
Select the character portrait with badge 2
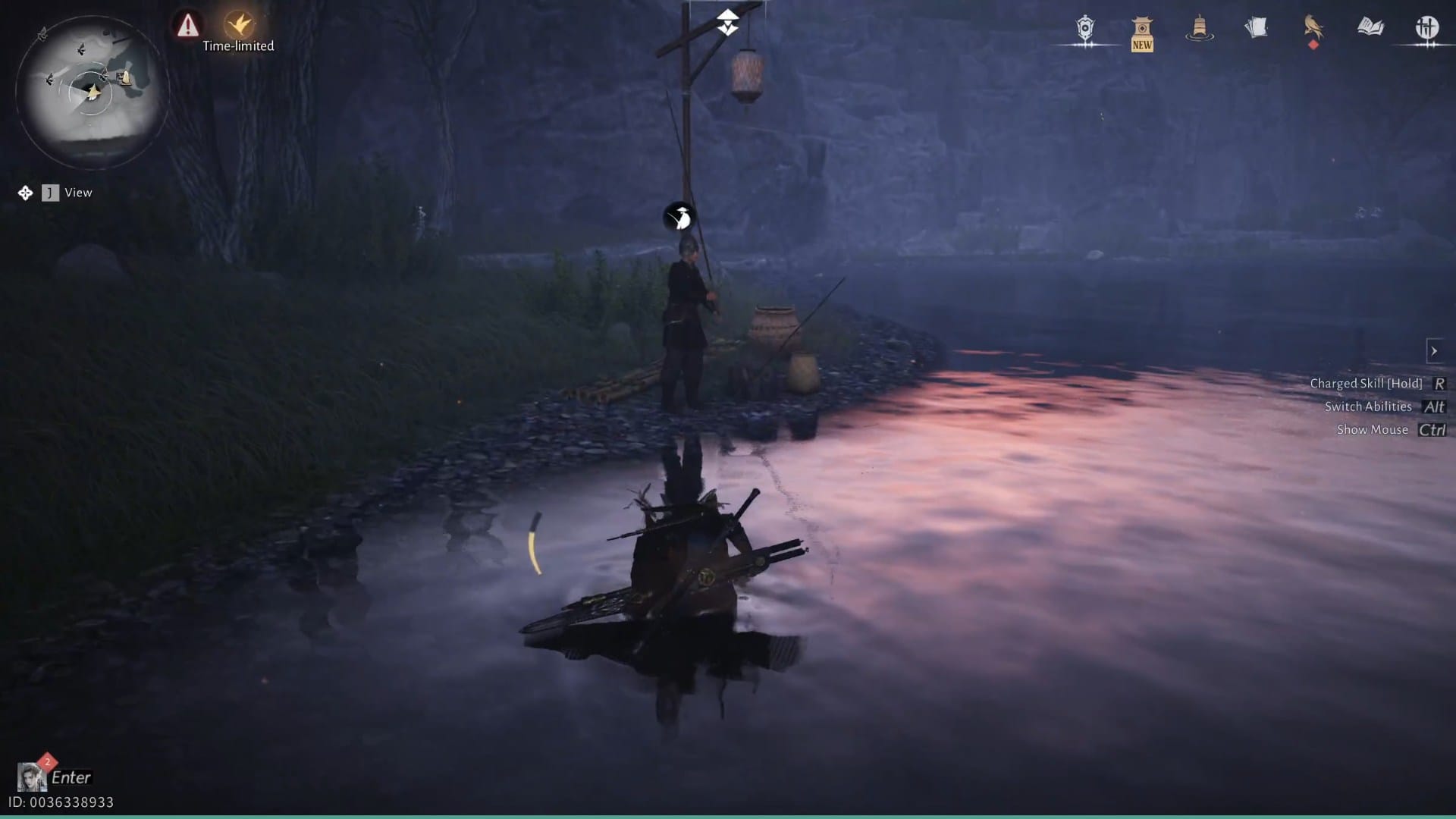point(30,775)
